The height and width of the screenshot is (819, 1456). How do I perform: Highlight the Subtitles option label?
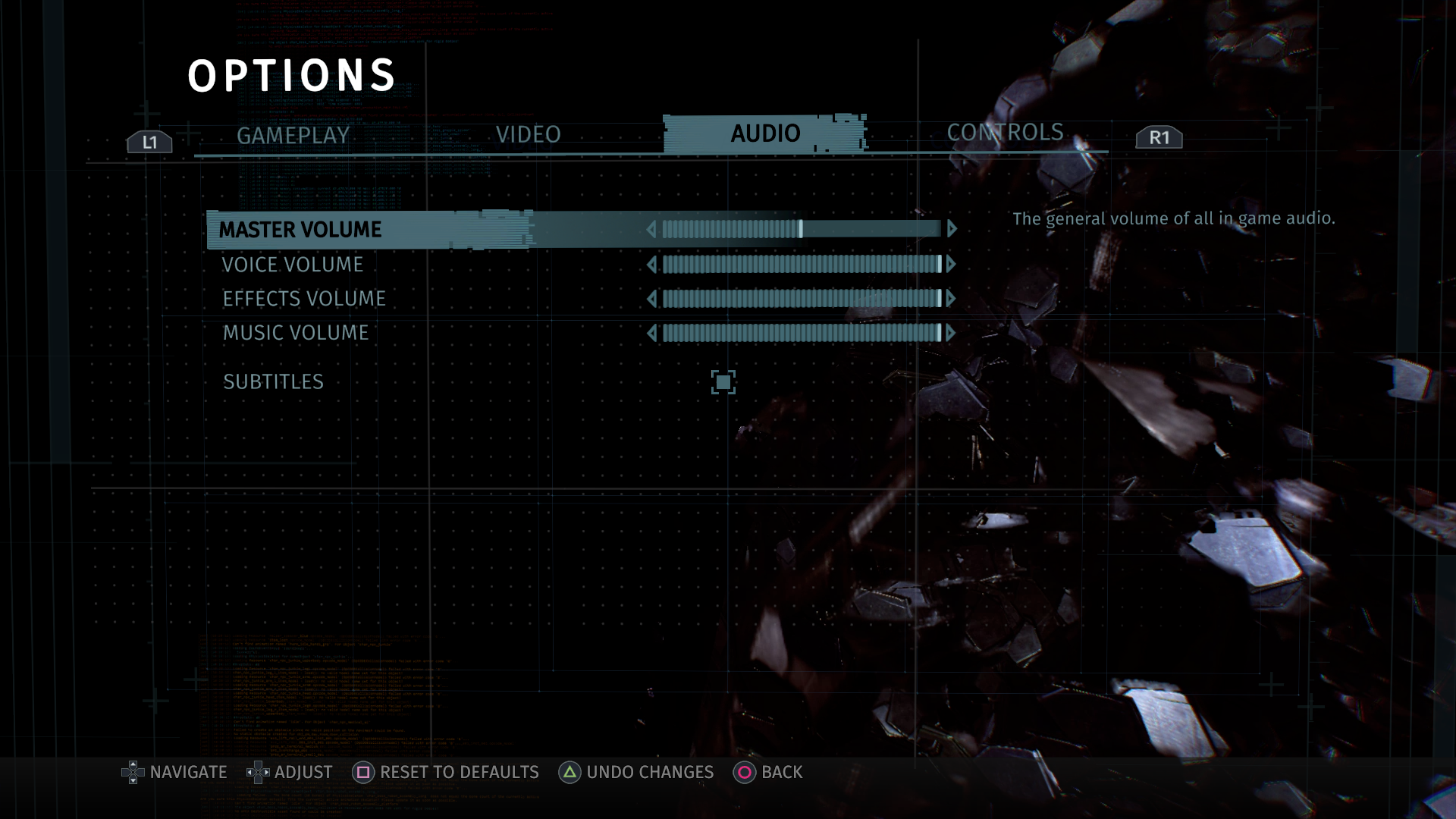[273, 382]
